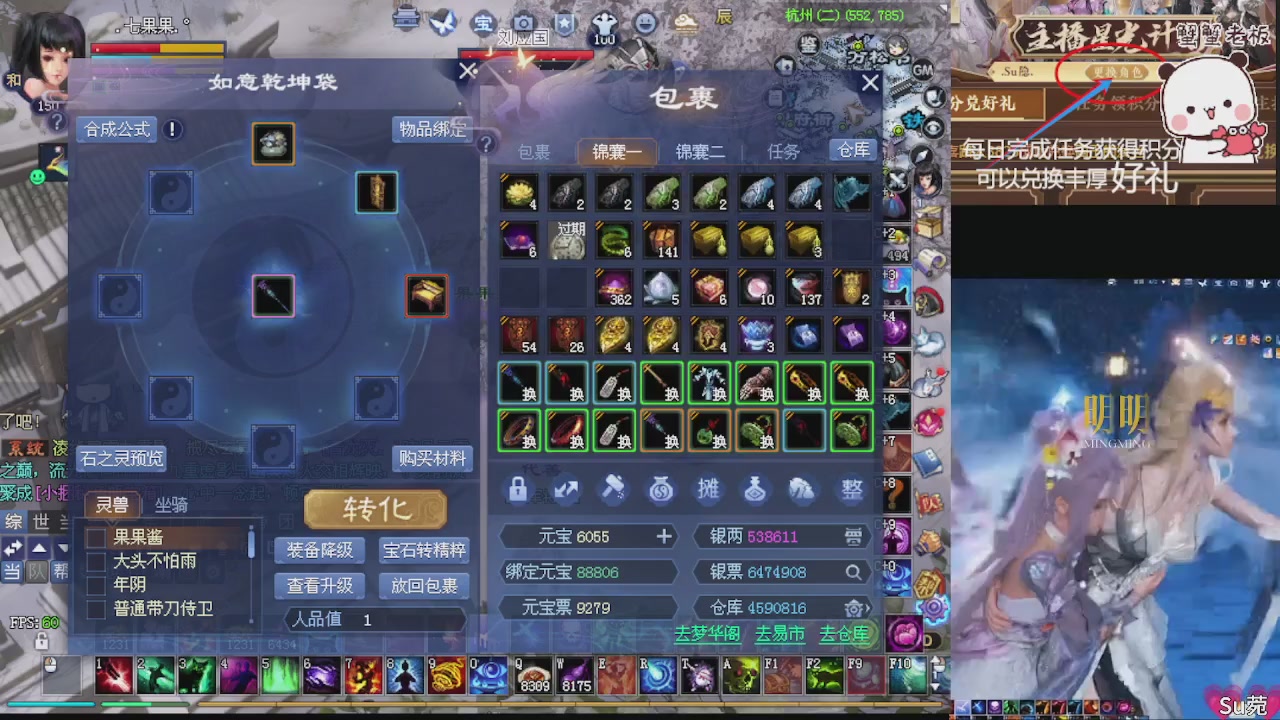Open the 去梦华阁 link
The width and height of the screenshot is (1280, 720).
click(707, 634)
